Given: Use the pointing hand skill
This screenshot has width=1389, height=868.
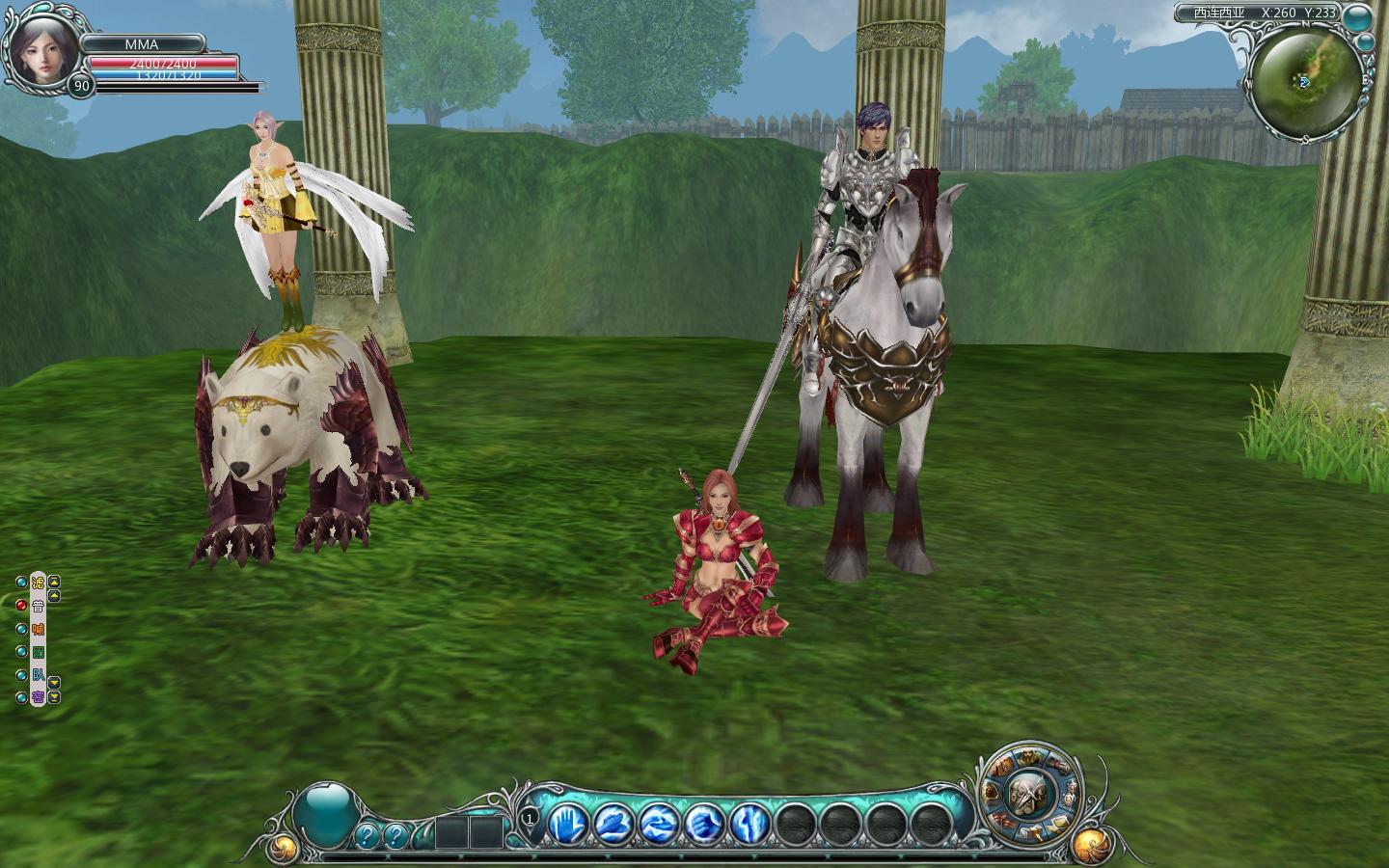Looking at the screenshot, I should pos(613,824).
